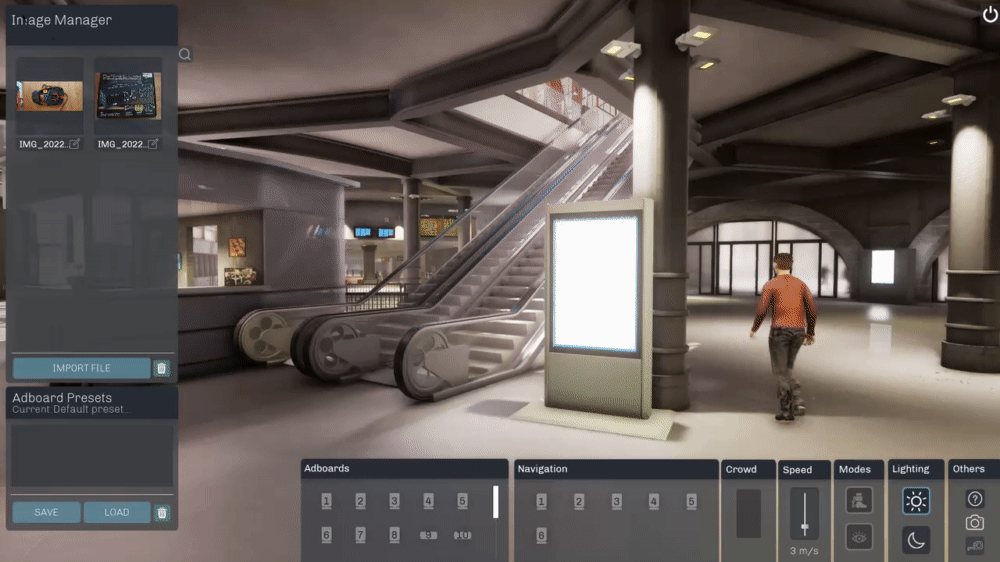The image size is (1000, 562).
Task: Delete image using trash icon beside Import File
Action: [x=162, y=368]
